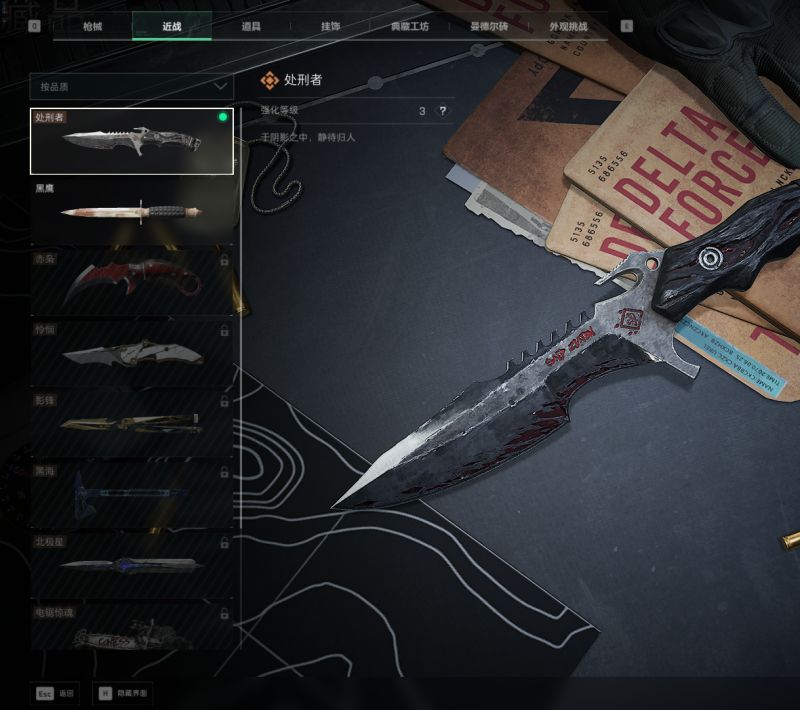Choose the locked 影锋 butterfly knife skin

131,422
